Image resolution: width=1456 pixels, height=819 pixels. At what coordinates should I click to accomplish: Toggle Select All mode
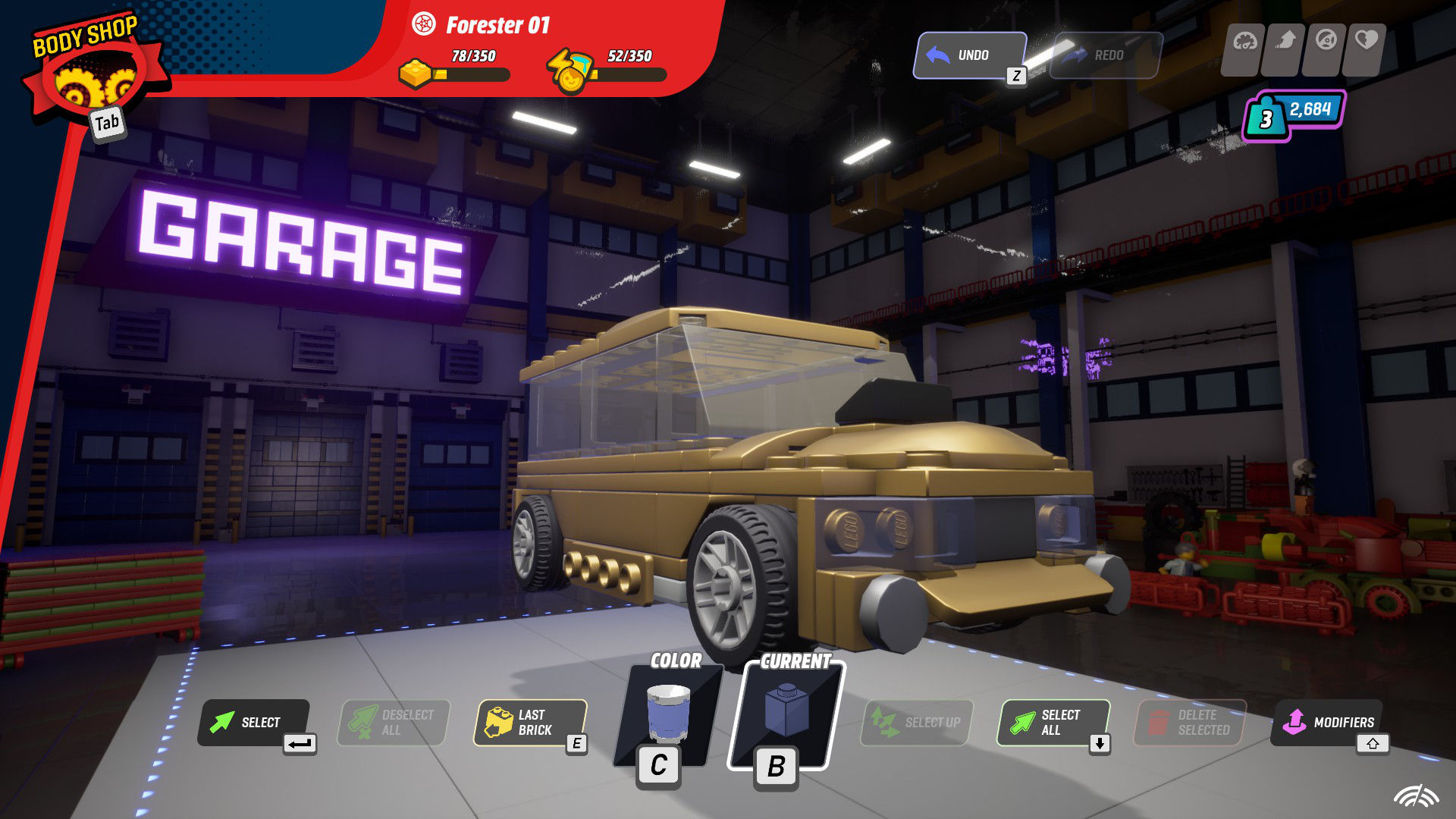(x=1053, y=721)
